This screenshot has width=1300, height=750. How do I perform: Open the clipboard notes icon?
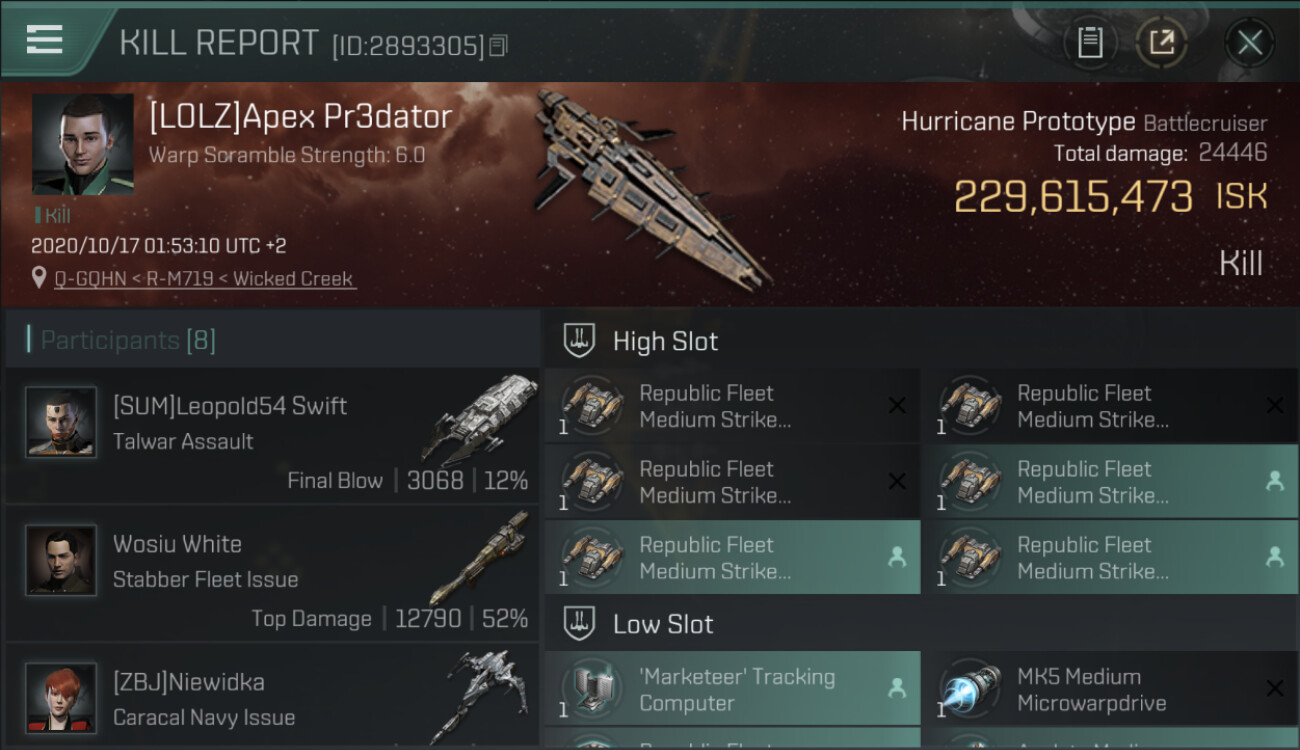[x=1090, y=42]
